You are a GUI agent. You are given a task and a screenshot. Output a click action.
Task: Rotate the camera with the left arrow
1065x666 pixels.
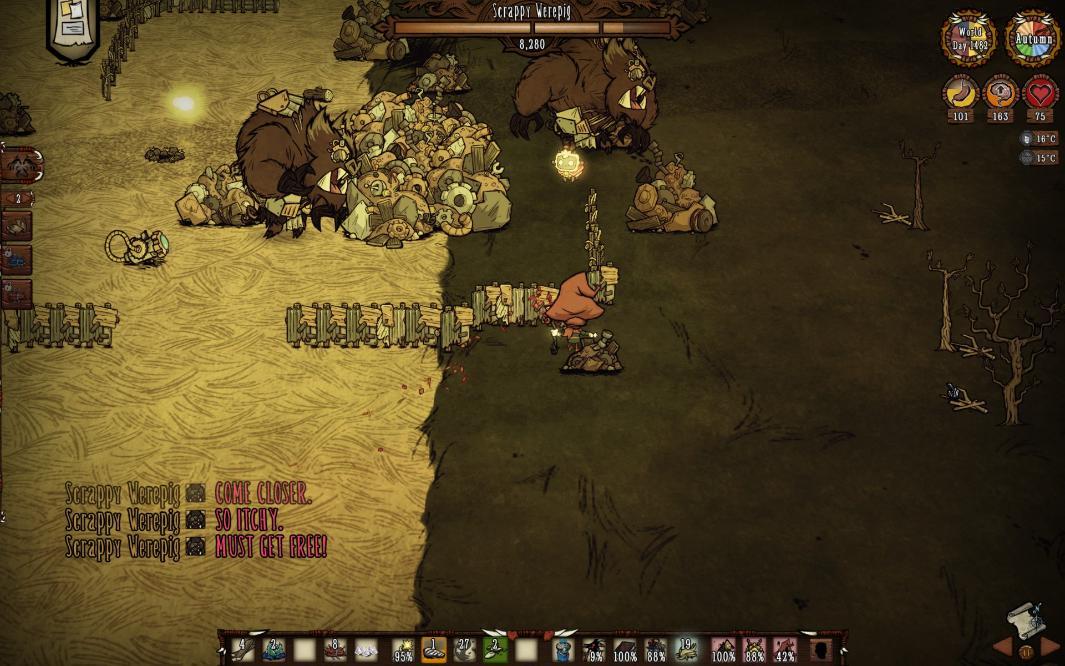[x=1002, y=648]
